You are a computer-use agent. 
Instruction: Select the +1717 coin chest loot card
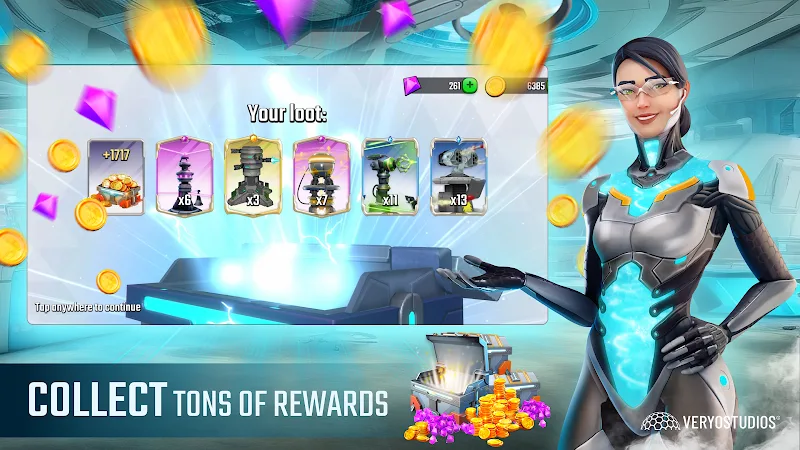click(x=117, y=175)
